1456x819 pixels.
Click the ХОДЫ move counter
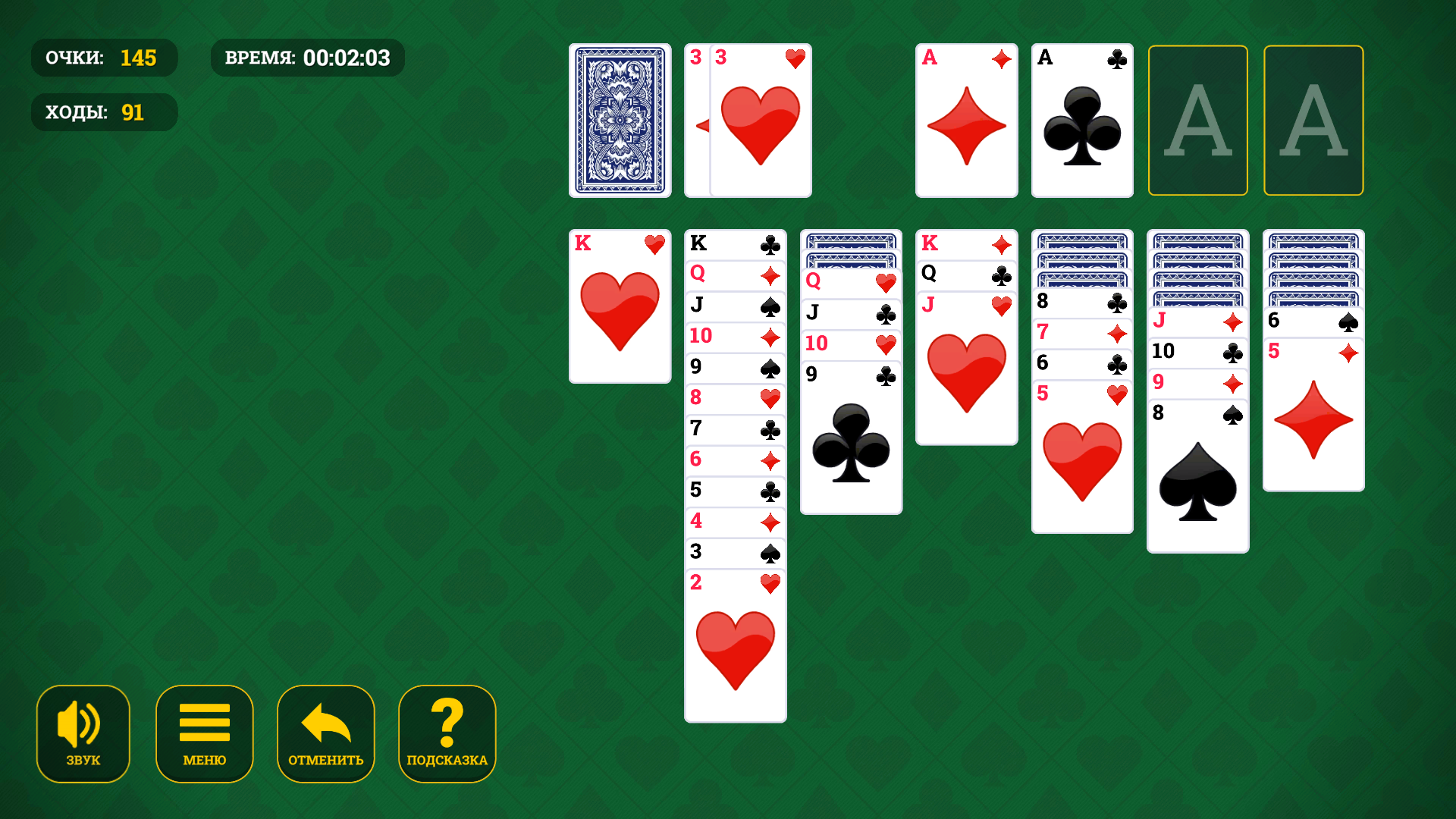click(104, 111)
